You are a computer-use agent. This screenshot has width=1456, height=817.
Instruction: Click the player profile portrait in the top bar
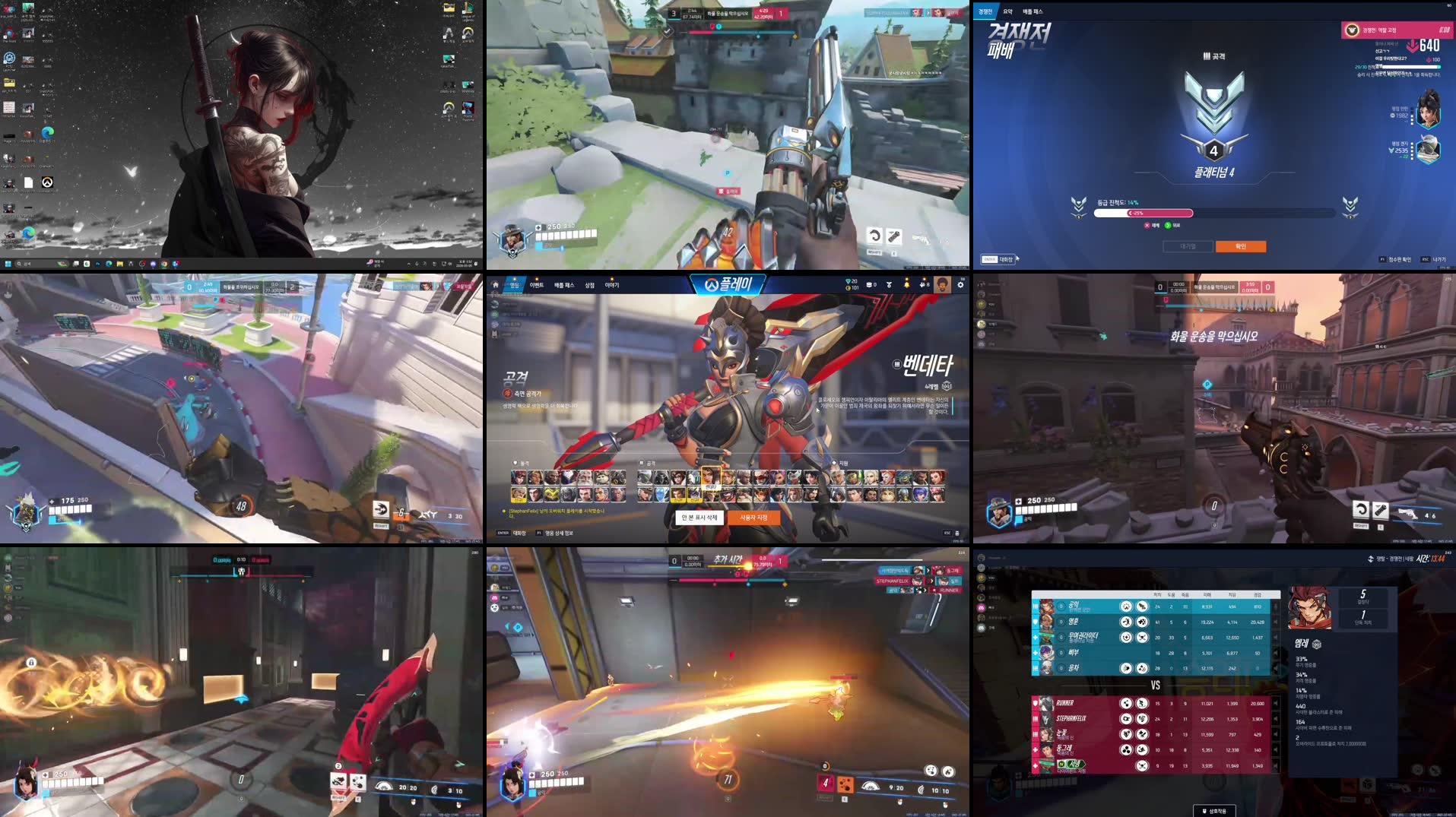[942, 285]
